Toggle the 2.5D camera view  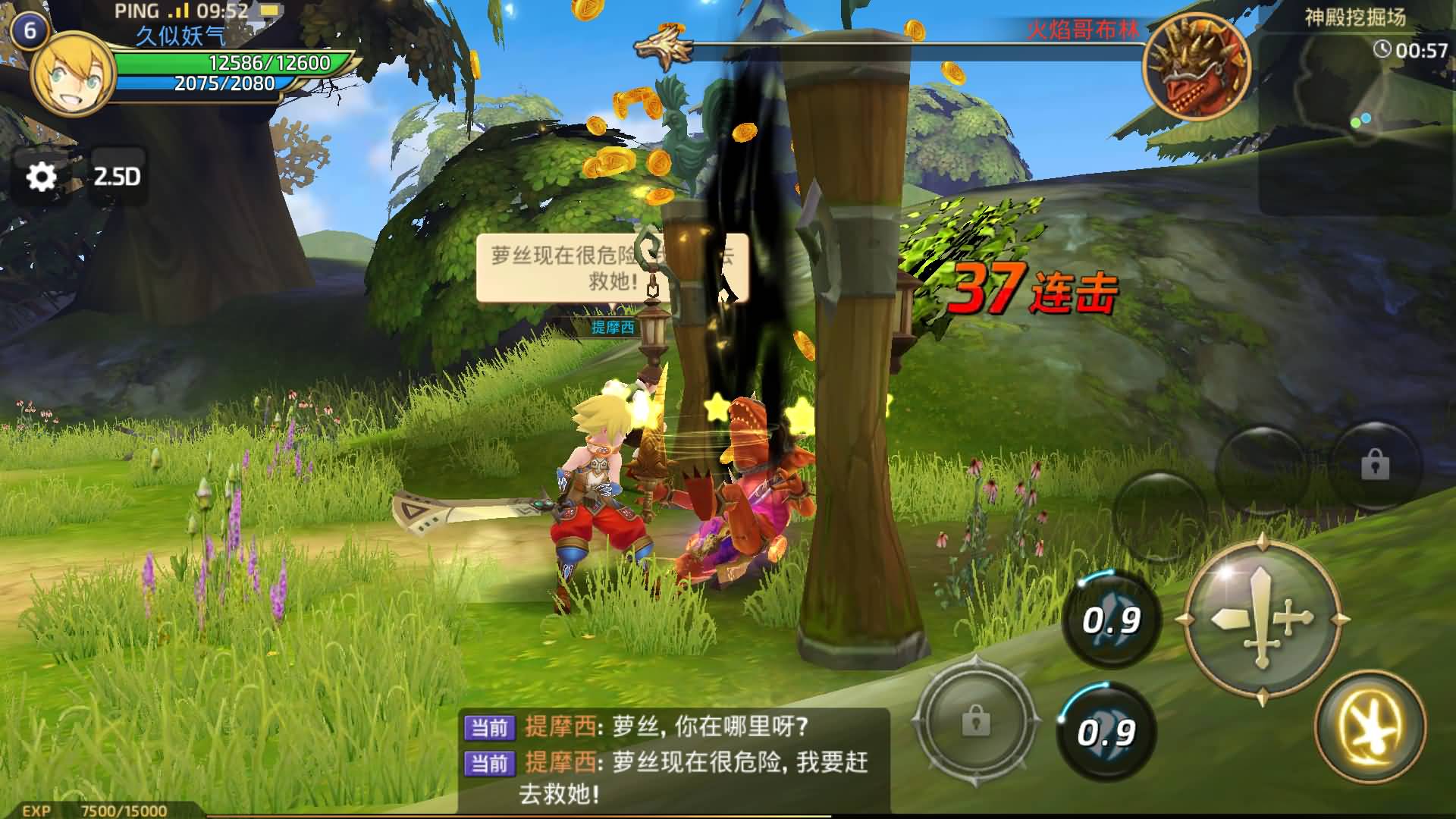coord(118,177)
